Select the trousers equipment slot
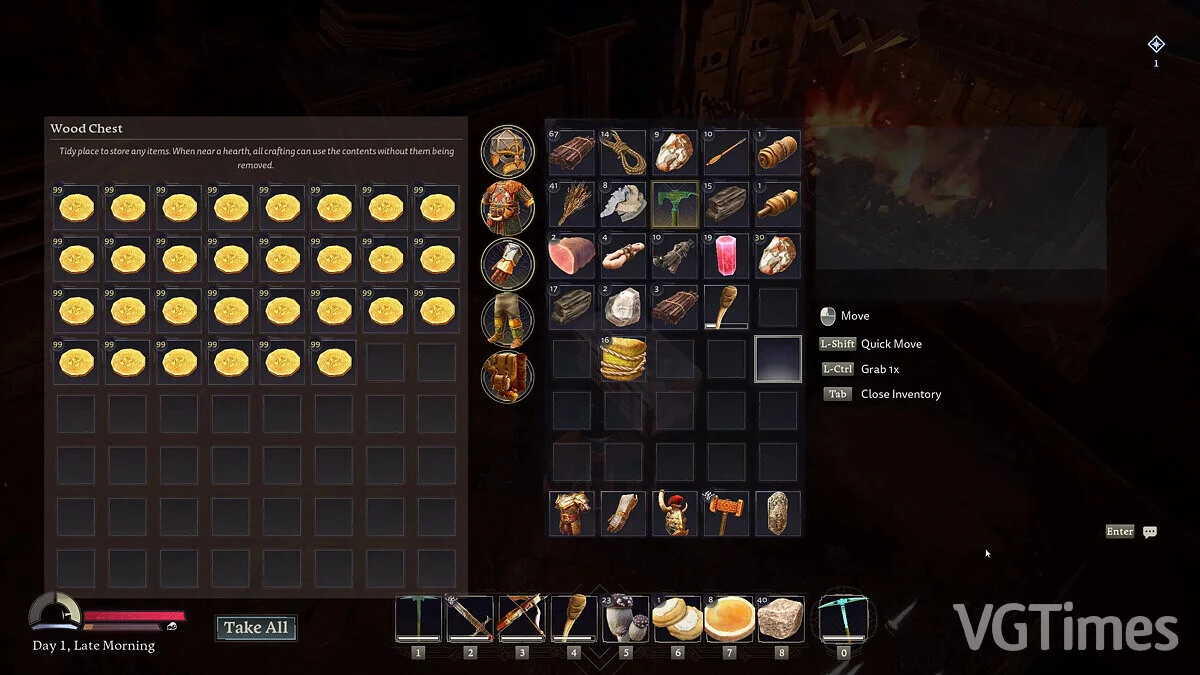 pos(508,319)
